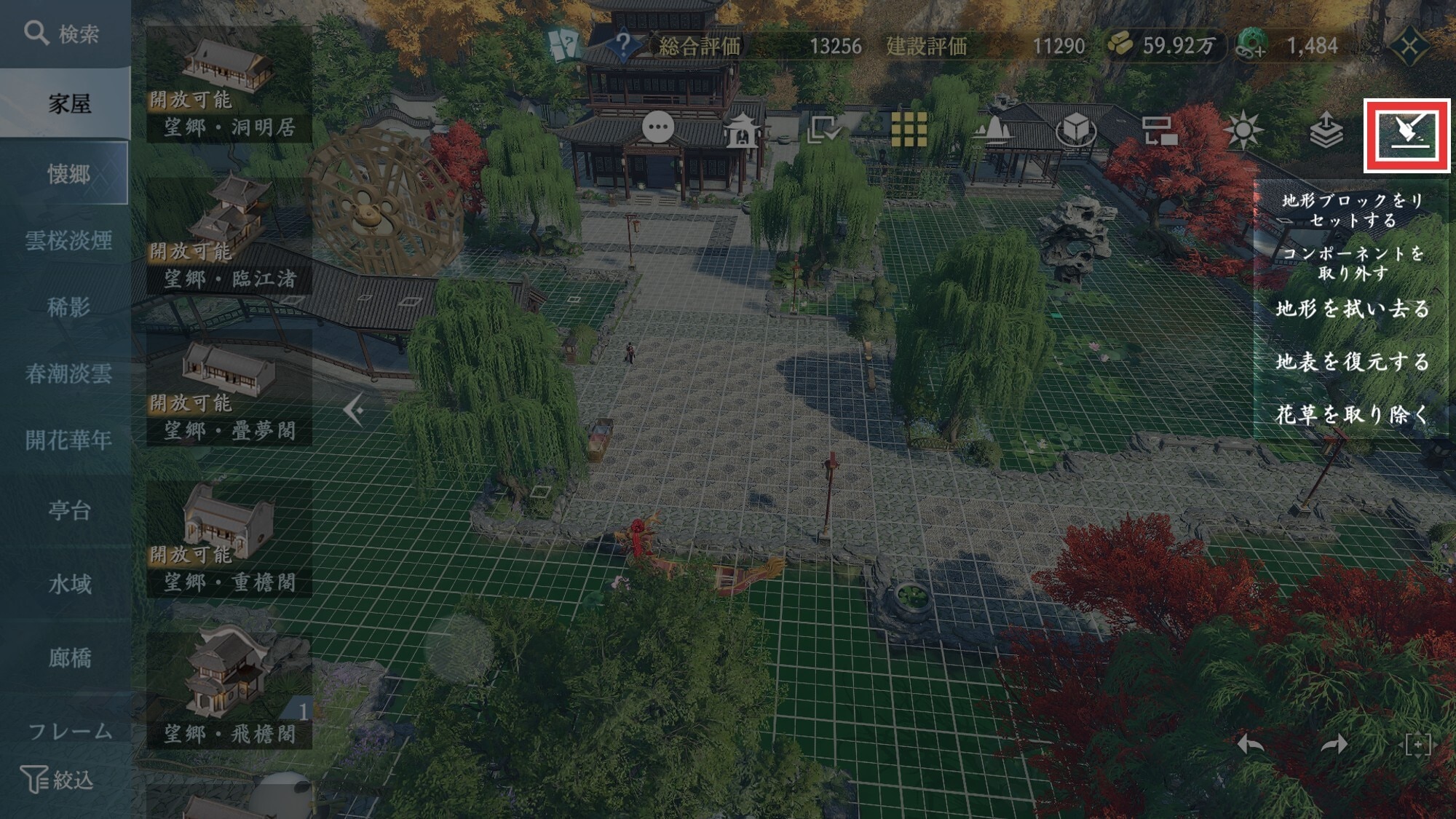Image resolution: width=1456 pixels, height=819 pixels.
Task: Toggle the yellow grid display icon
Action: coord(909,131)
